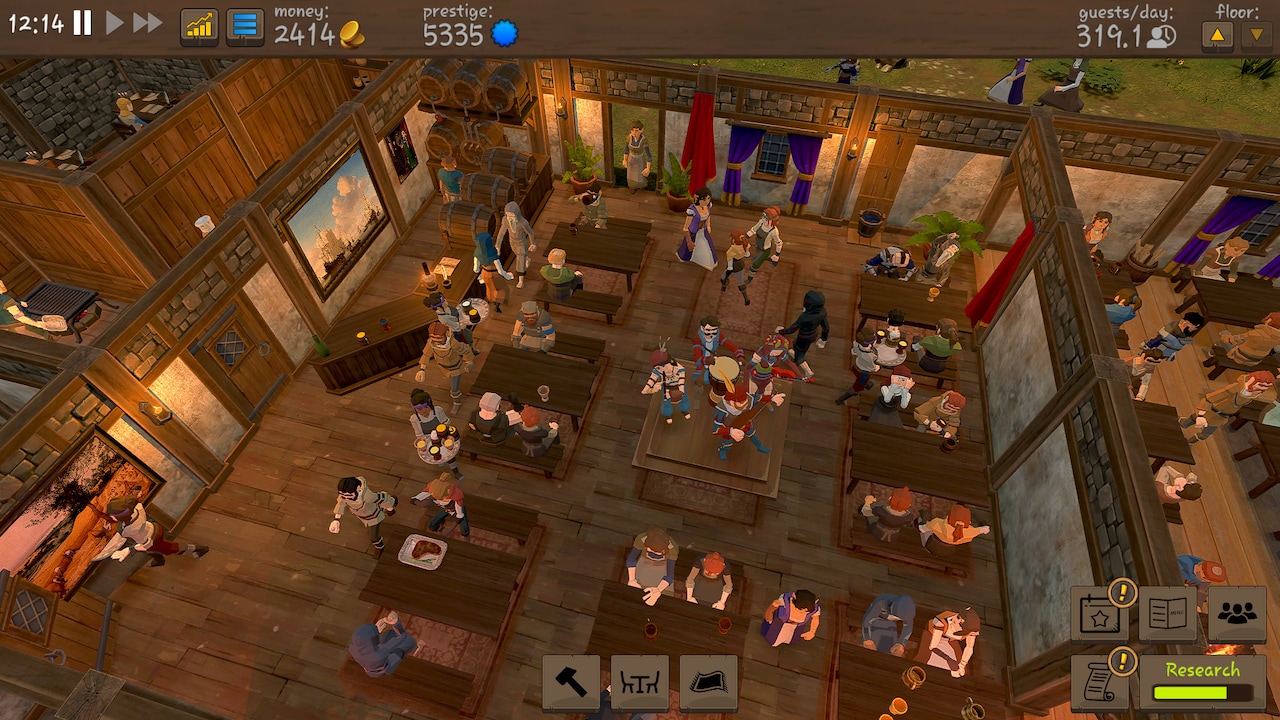Click the Research progress bar
Screen dimensions: 1280x720
[x=1203, y=691]
